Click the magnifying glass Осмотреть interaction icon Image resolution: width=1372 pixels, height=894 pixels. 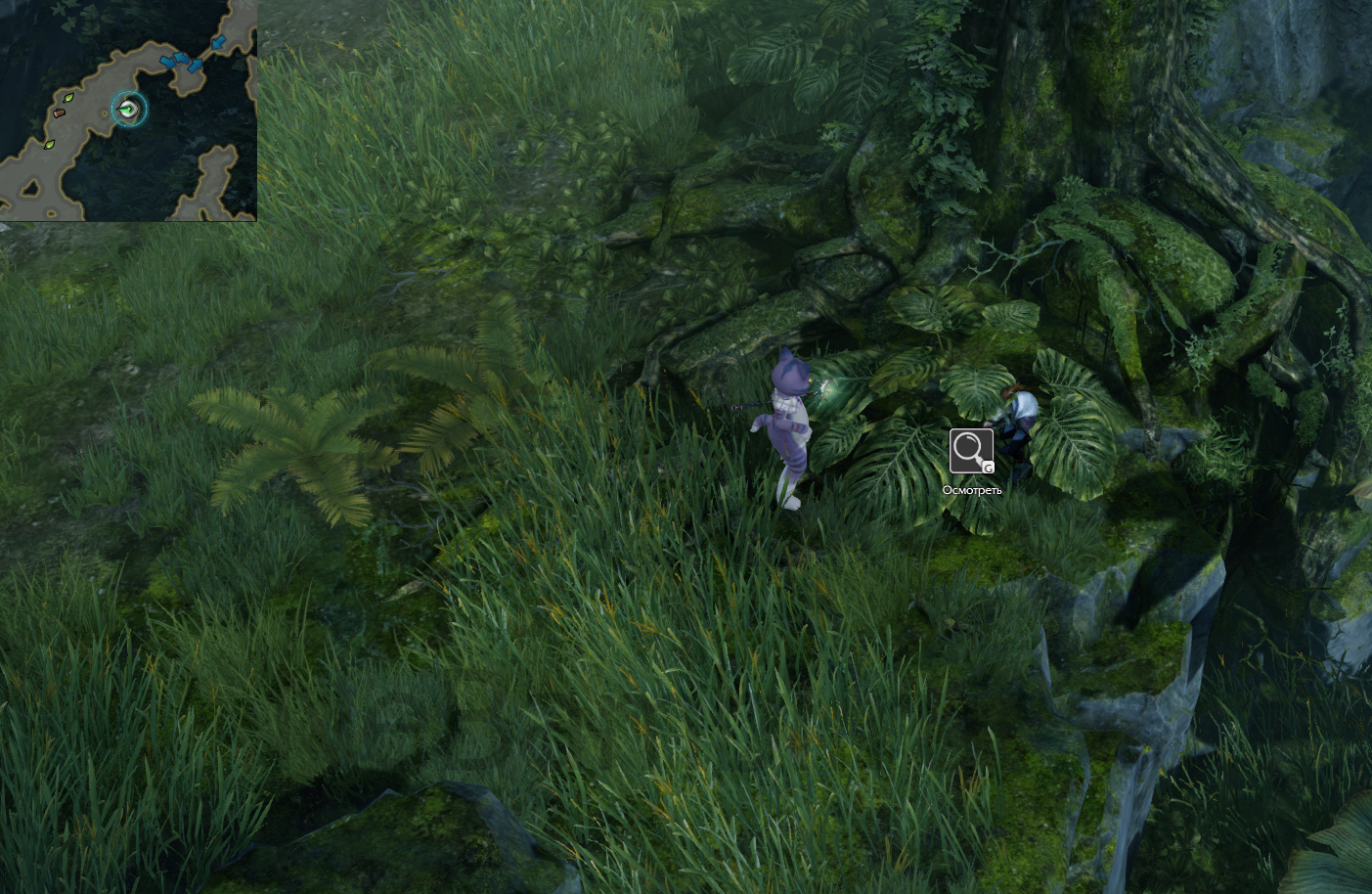(x=970, y=451)
